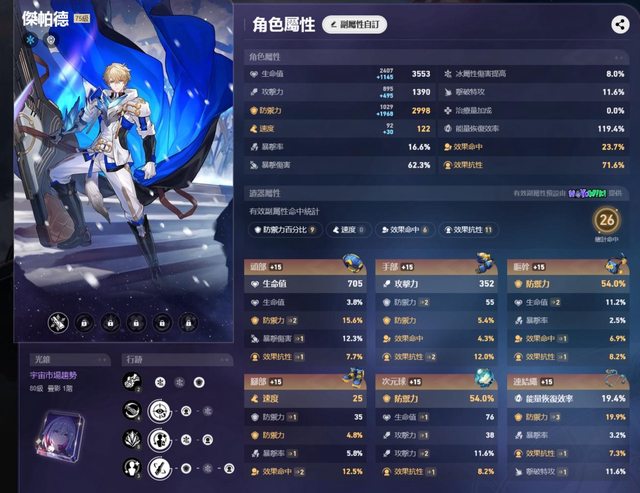Open the 次元球 planar sphere relic icon
Viewport: 640px width, 493px height.
483,378
